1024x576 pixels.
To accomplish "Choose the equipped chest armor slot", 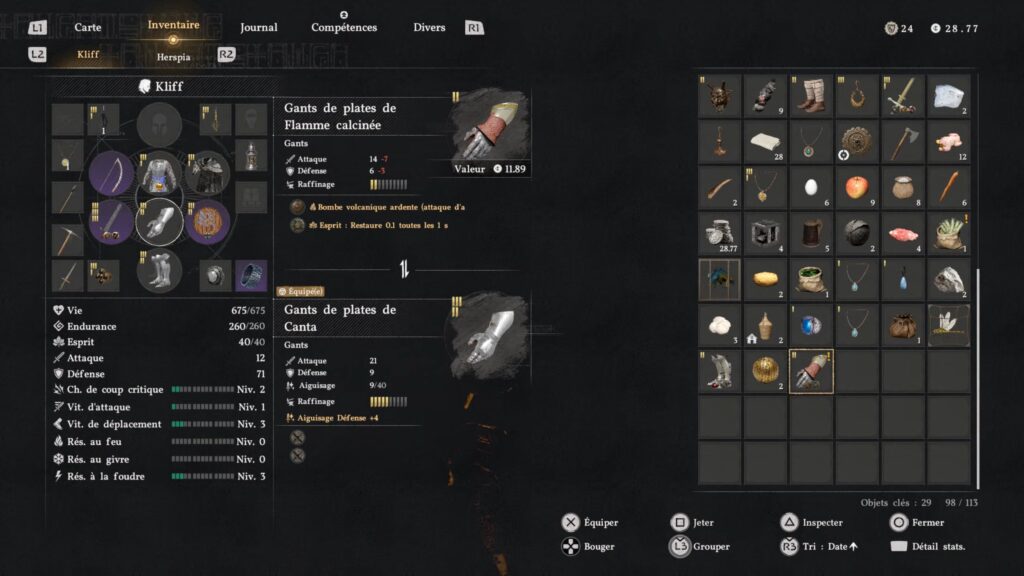I will pyautogui.click(x=160, y=174).
